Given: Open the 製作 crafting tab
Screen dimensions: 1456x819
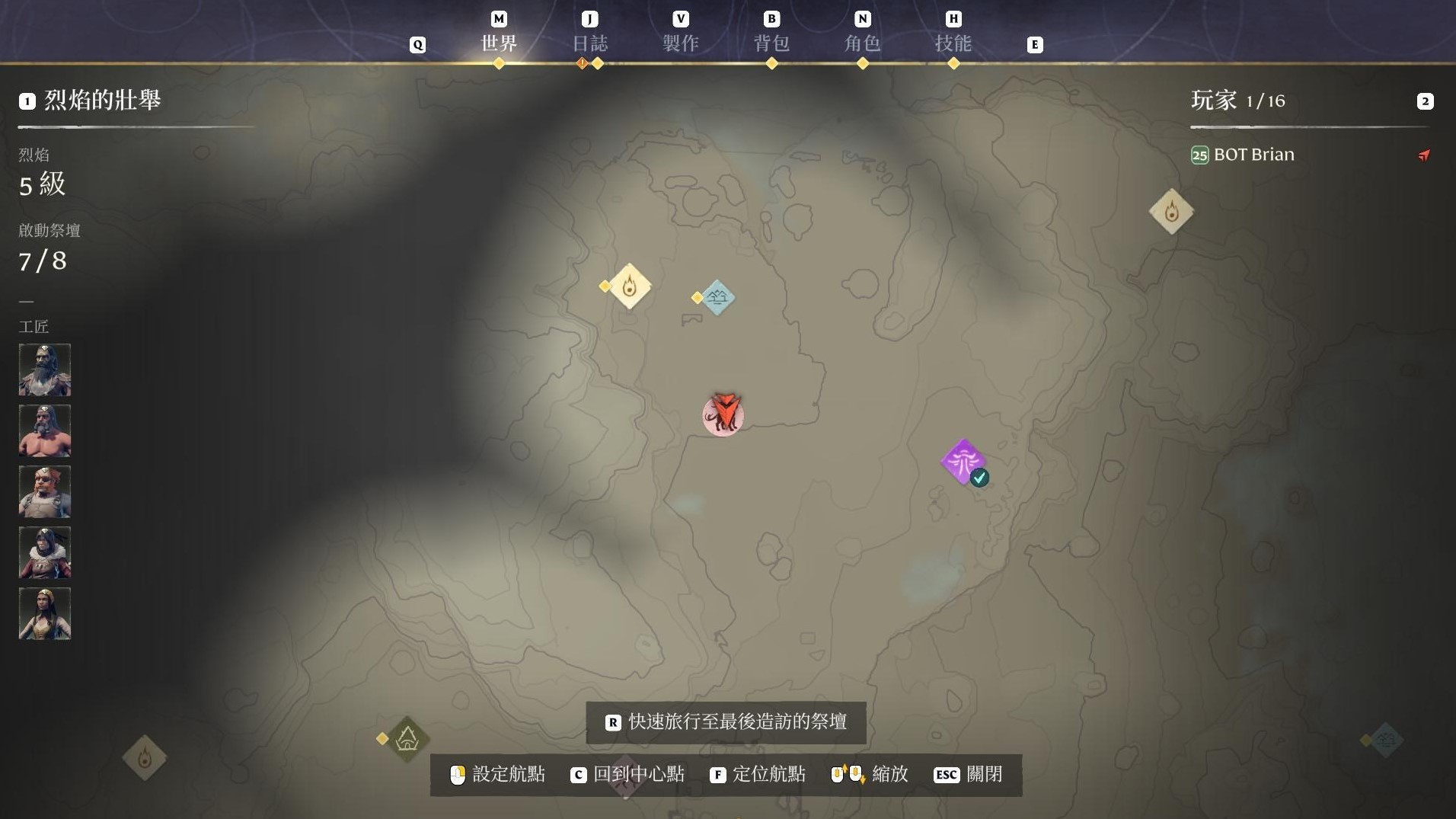Looking at the screenshot, I should pyautogui.click(x=680, y=43).
